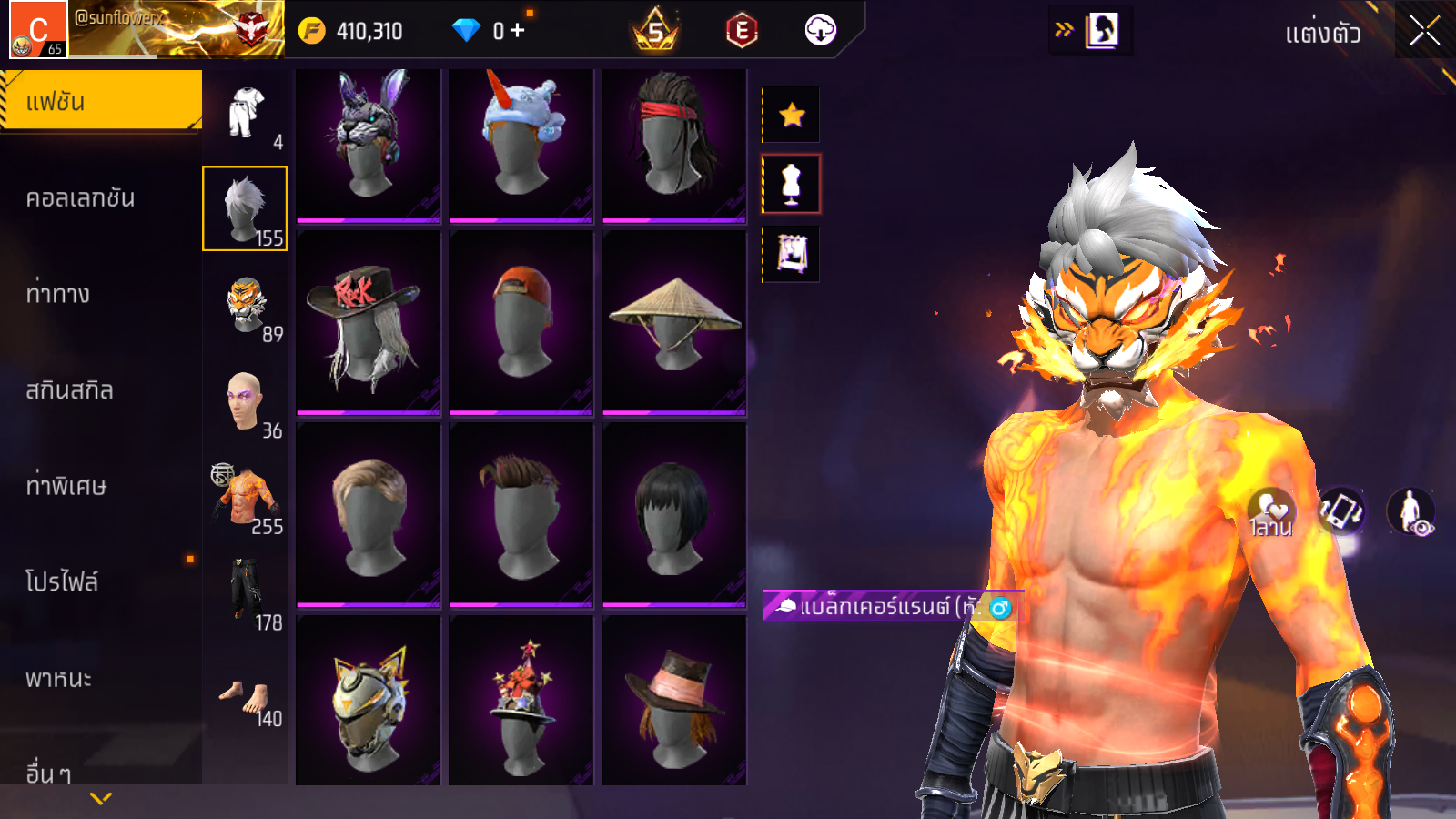The image size is (1456, 819).
Task: Select the black pants category
Action: [x=245, y=593]
